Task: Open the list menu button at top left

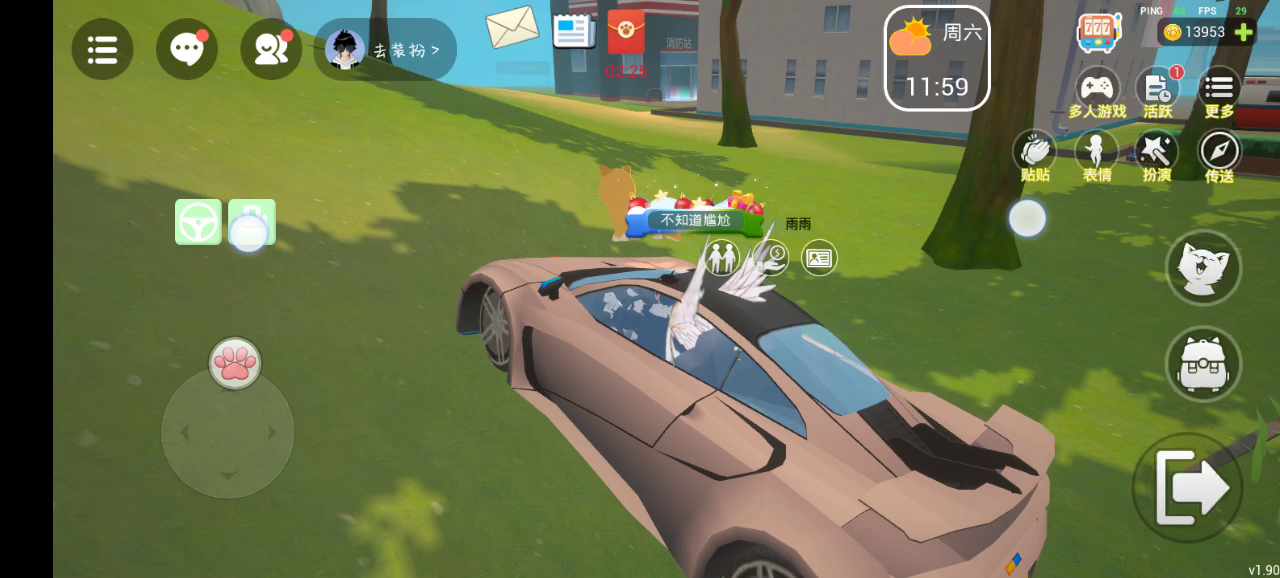Action: coord(102,49)
